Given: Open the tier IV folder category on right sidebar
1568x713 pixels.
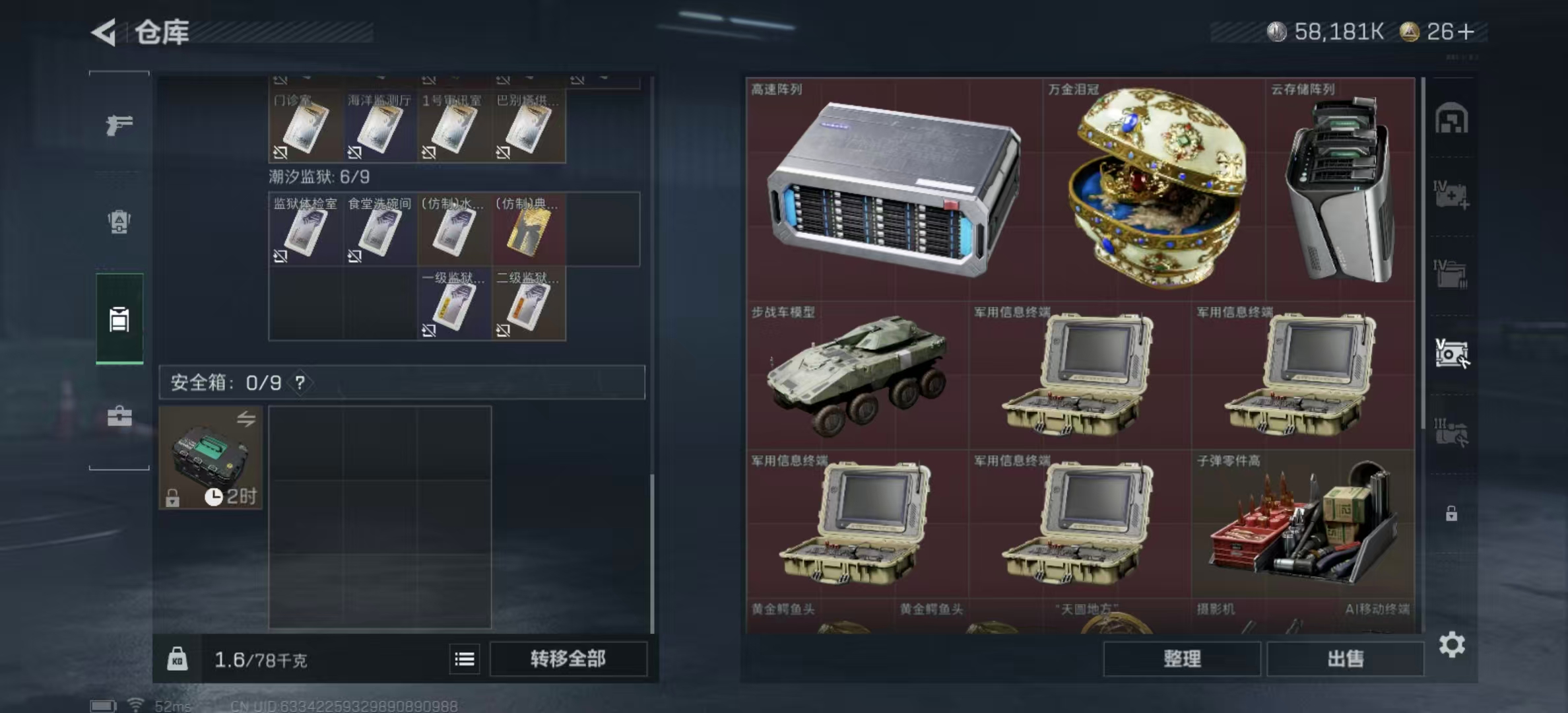Looking at the screenshot, I should pos(1453,273).
